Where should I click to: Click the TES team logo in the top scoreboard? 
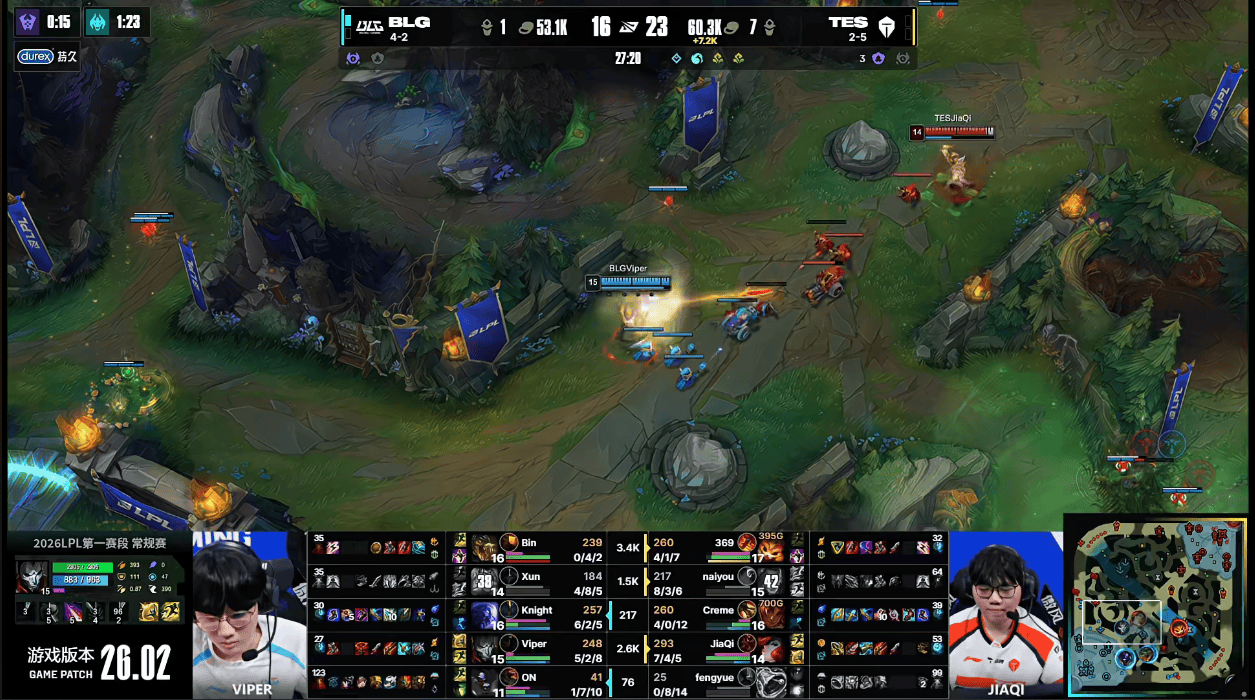tap(887, 26)
